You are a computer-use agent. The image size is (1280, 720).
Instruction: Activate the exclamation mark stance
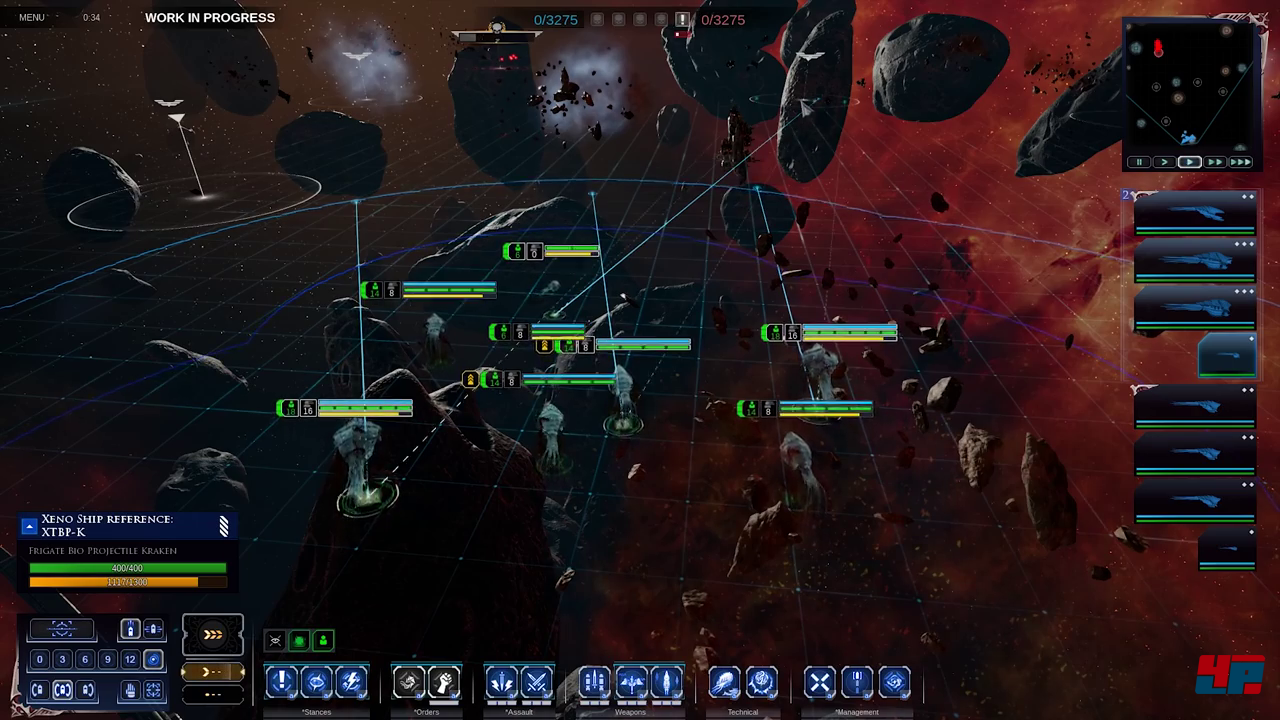pos(282,682)
